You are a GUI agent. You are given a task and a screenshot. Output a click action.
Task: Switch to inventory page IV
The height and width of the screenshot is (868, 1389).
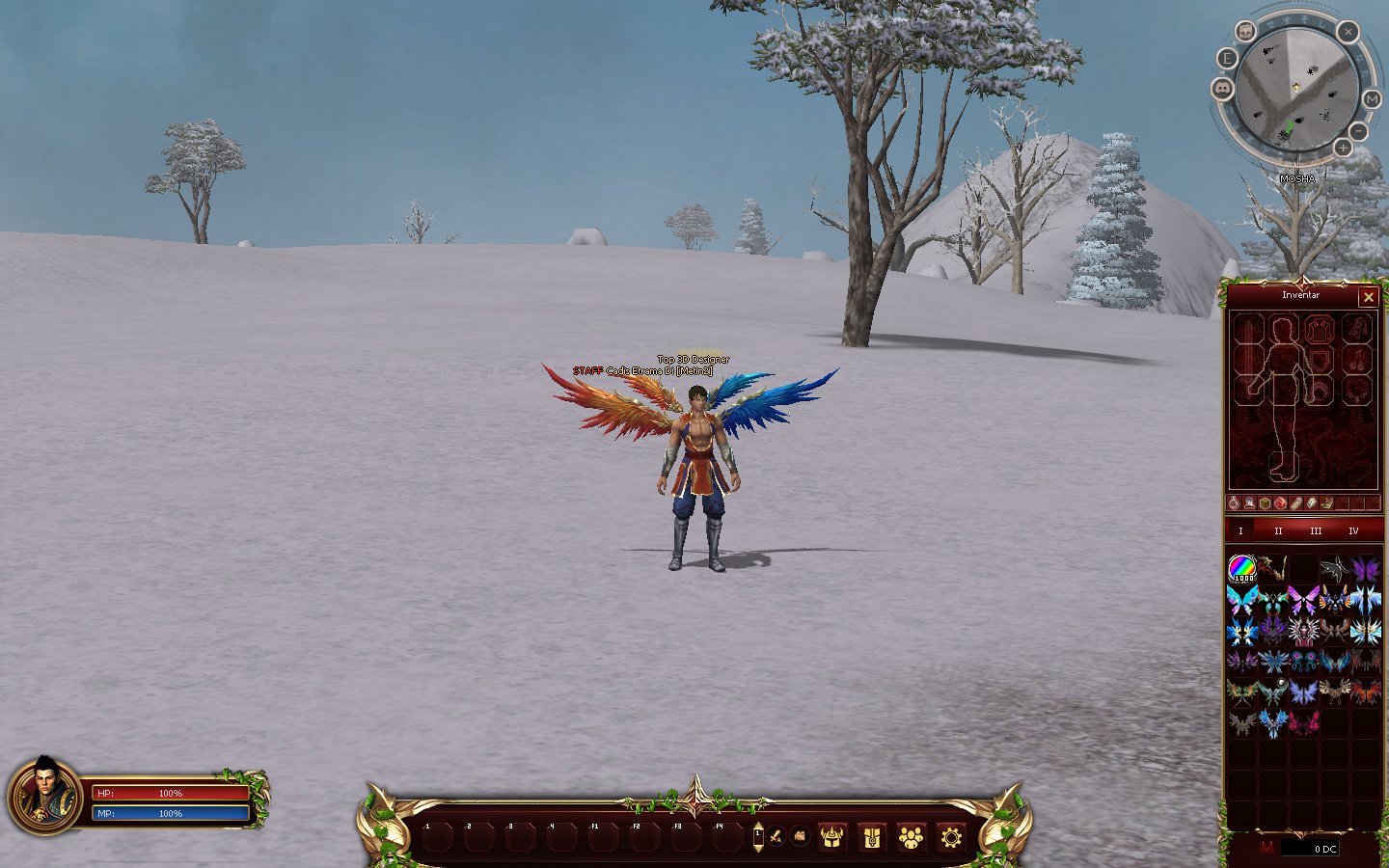tap(1353, 531)
